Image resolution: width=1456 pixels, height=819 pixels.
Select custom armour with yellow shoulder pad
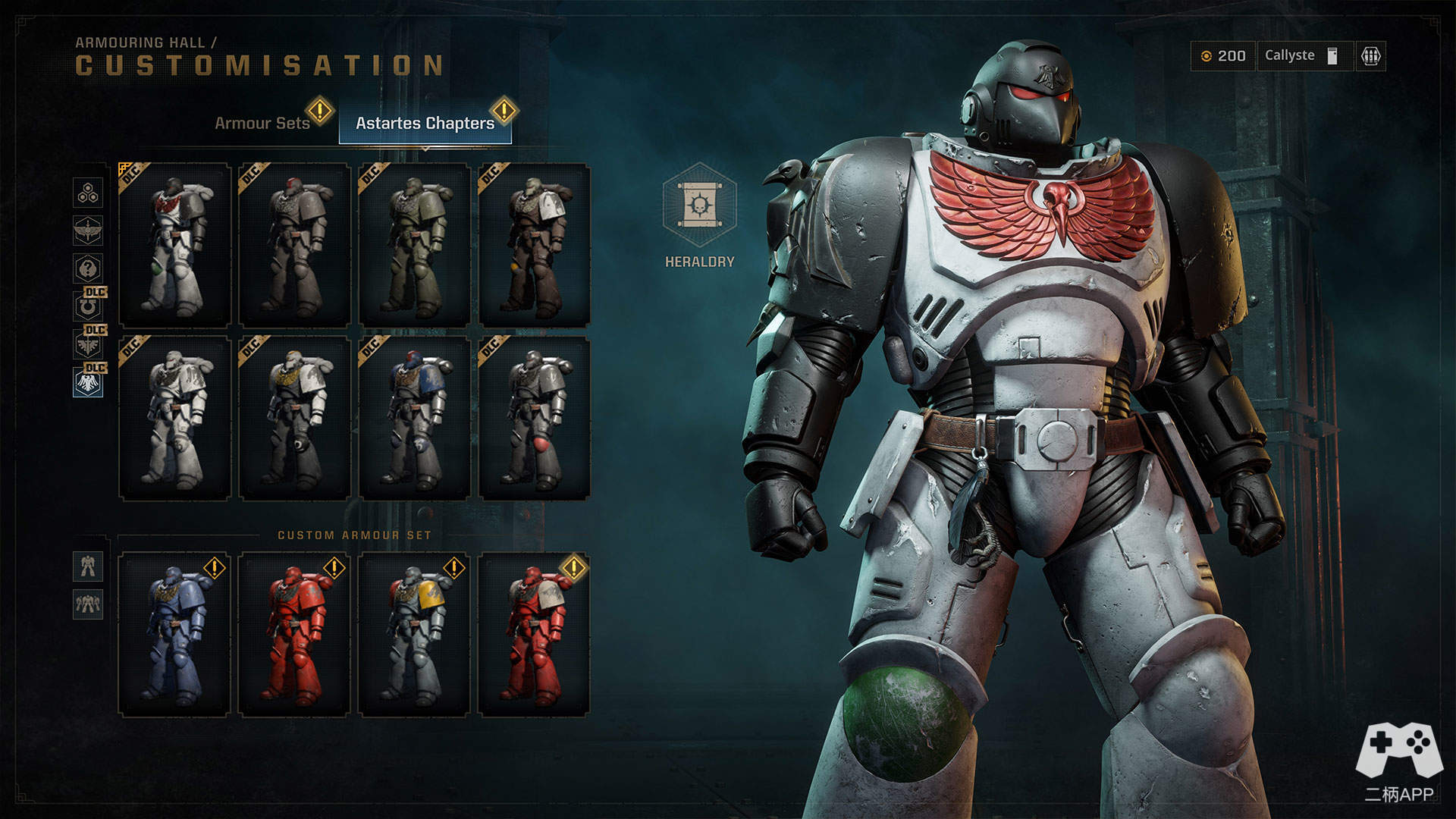click(414, 634)
